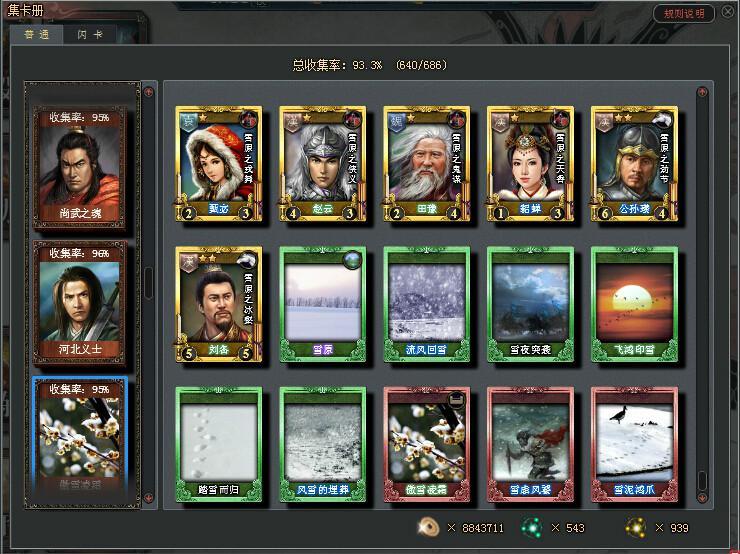Screen dimensions: 740x554
Task: Choose the 雪虐风饕 red card
Action: coord(530,443)
